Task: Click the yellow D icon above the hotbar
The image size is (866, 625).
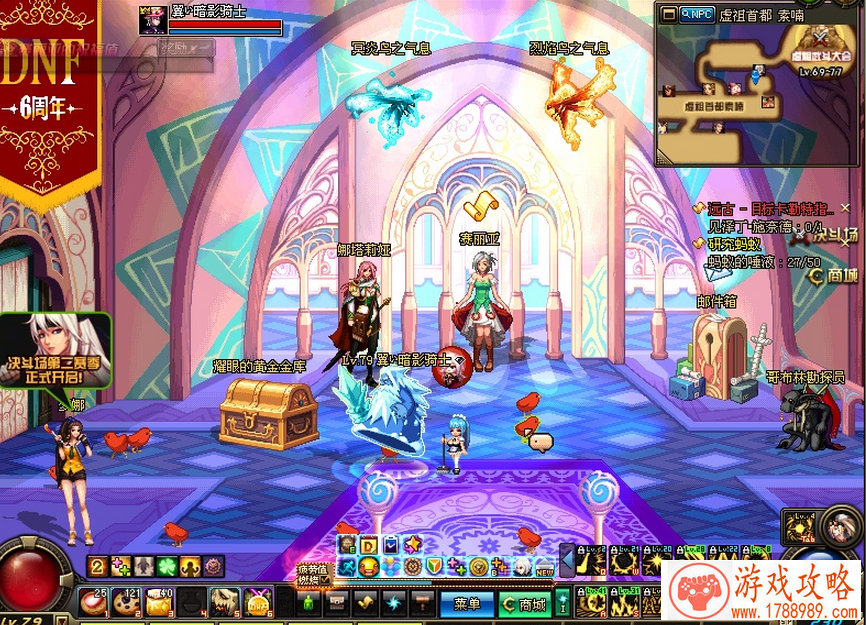Action: pos(368,545)
